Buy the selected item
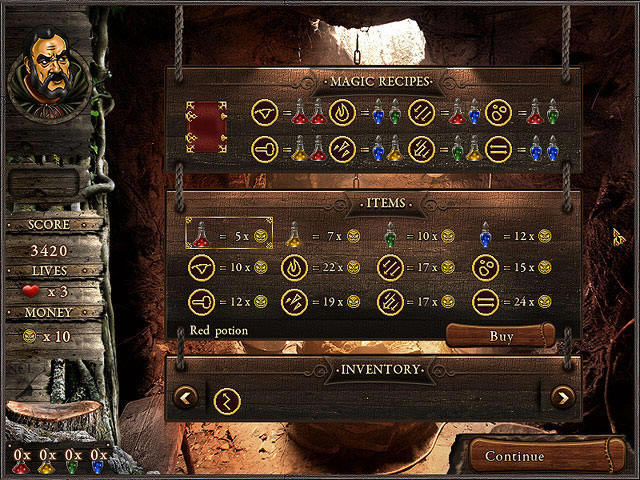The width and height of the screenshot is (640, 480). click(500, 336)
